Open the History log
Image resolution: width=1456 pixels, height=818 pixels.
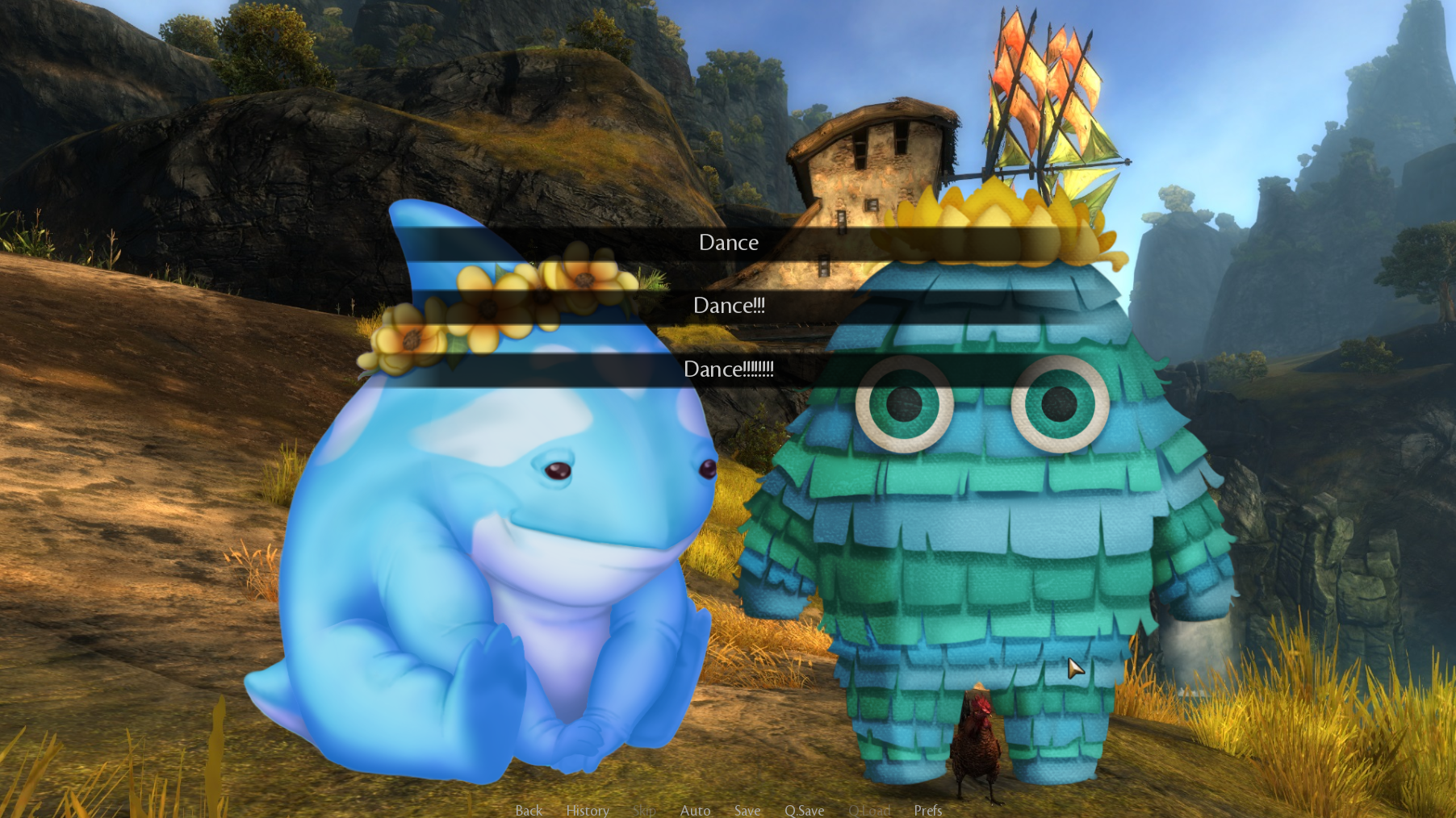[x=587, y=810]
